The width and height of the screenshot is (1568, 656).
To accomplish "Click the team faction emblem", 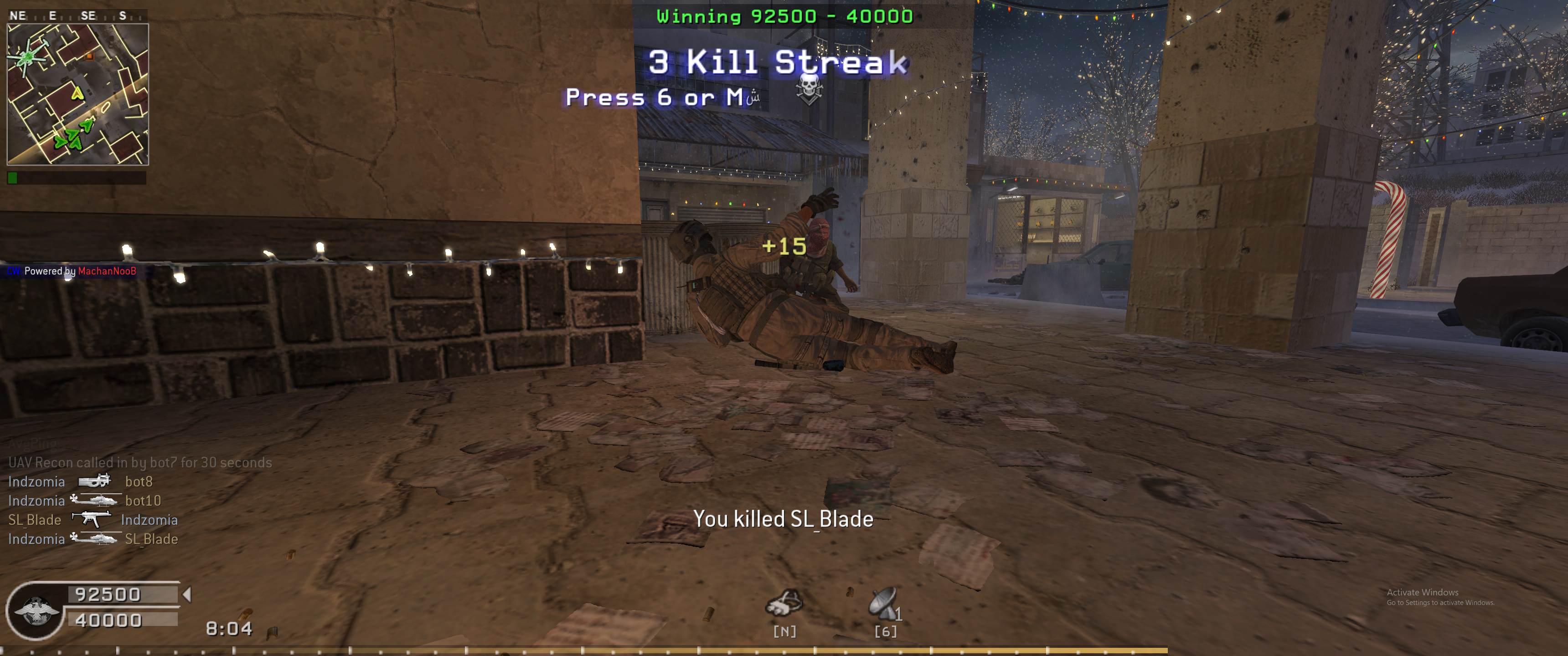I will click(x=35, y=611).
